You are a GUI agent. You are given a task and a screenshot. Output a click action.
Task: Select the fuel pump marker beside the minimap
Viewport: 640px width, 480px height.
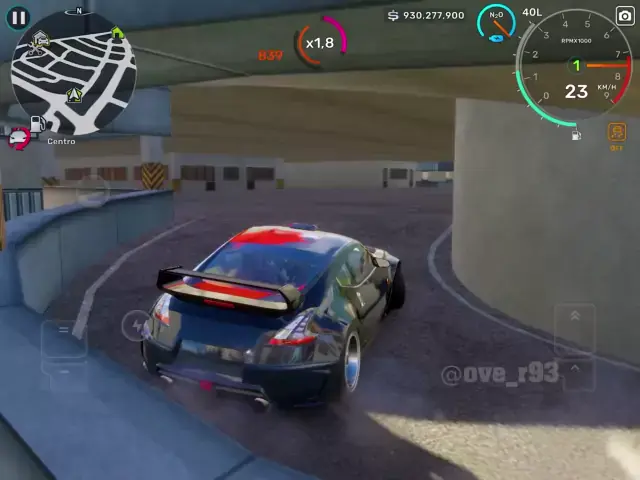pos(38,125)
